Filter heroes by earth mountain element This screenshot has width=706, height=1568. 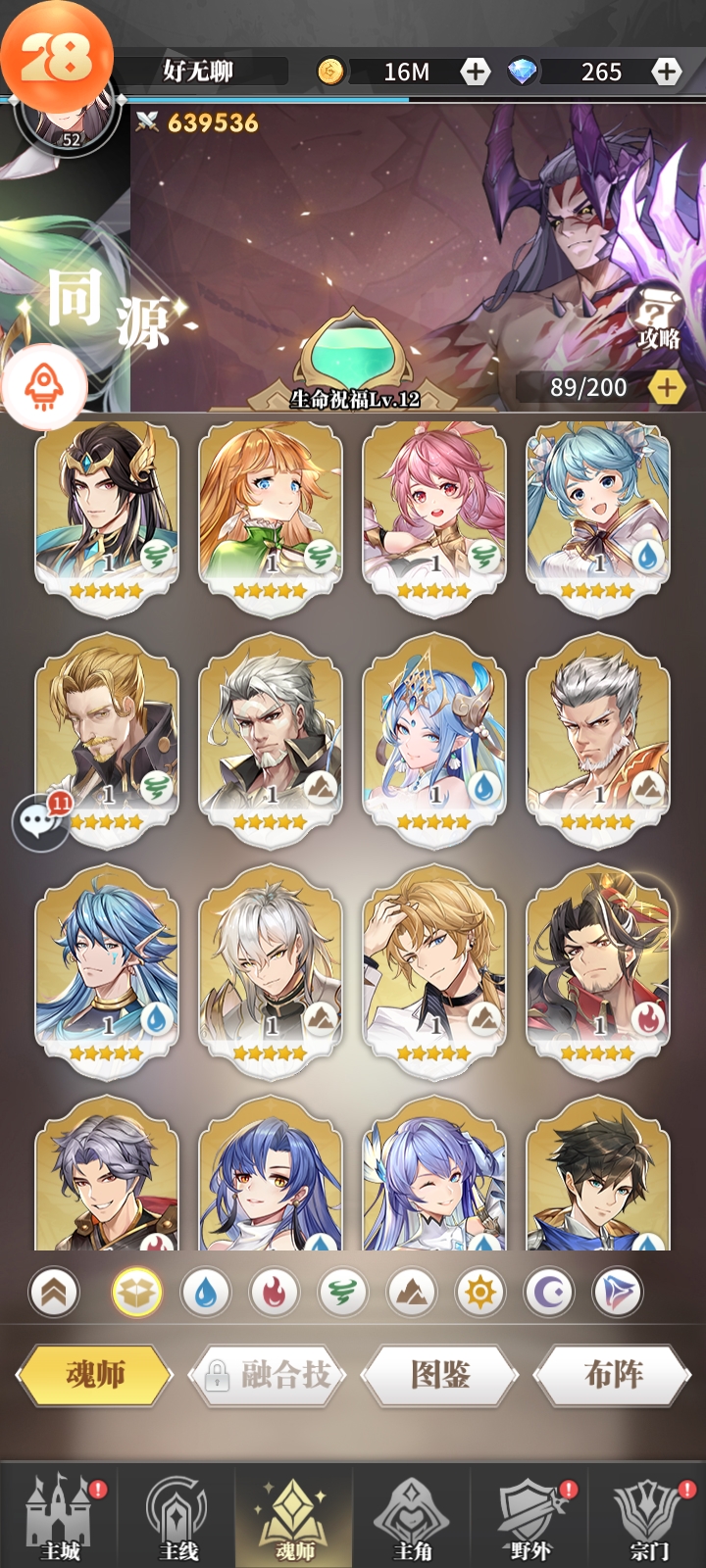[x=412, y=1294]
